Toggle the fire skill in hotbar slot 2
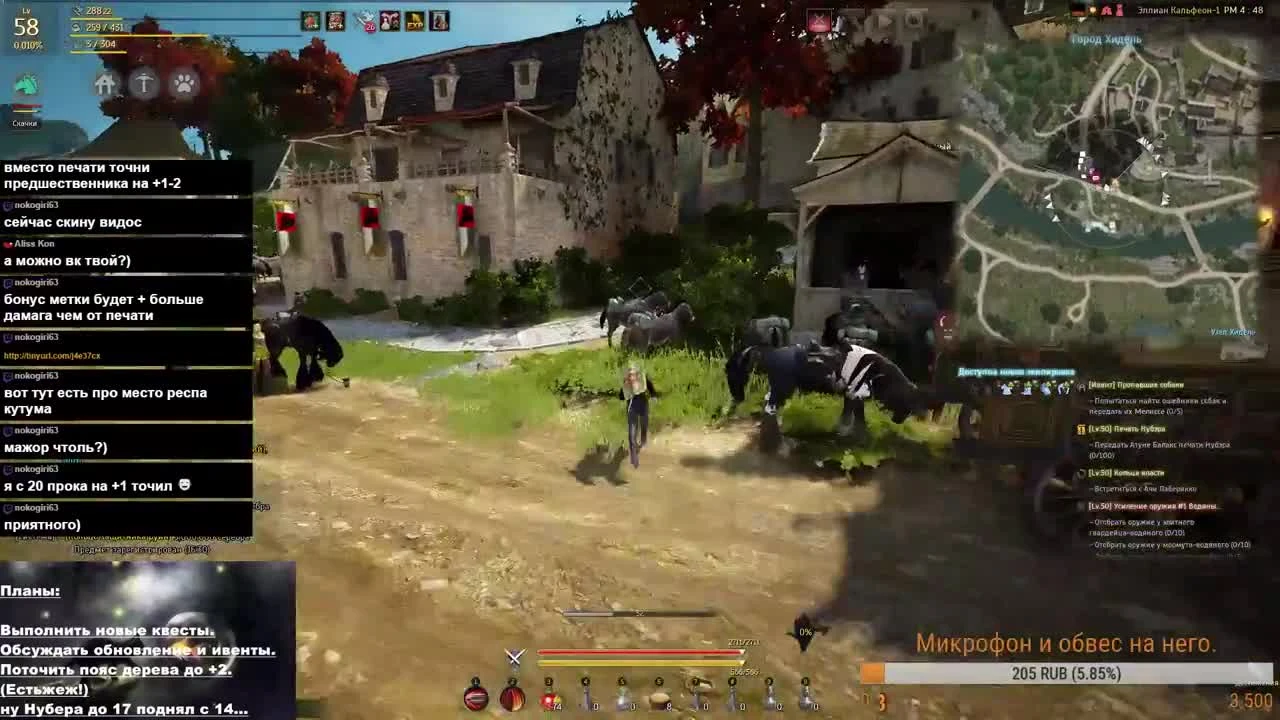This screenshot has width=1280, height=720. click(x=511, y=697)
